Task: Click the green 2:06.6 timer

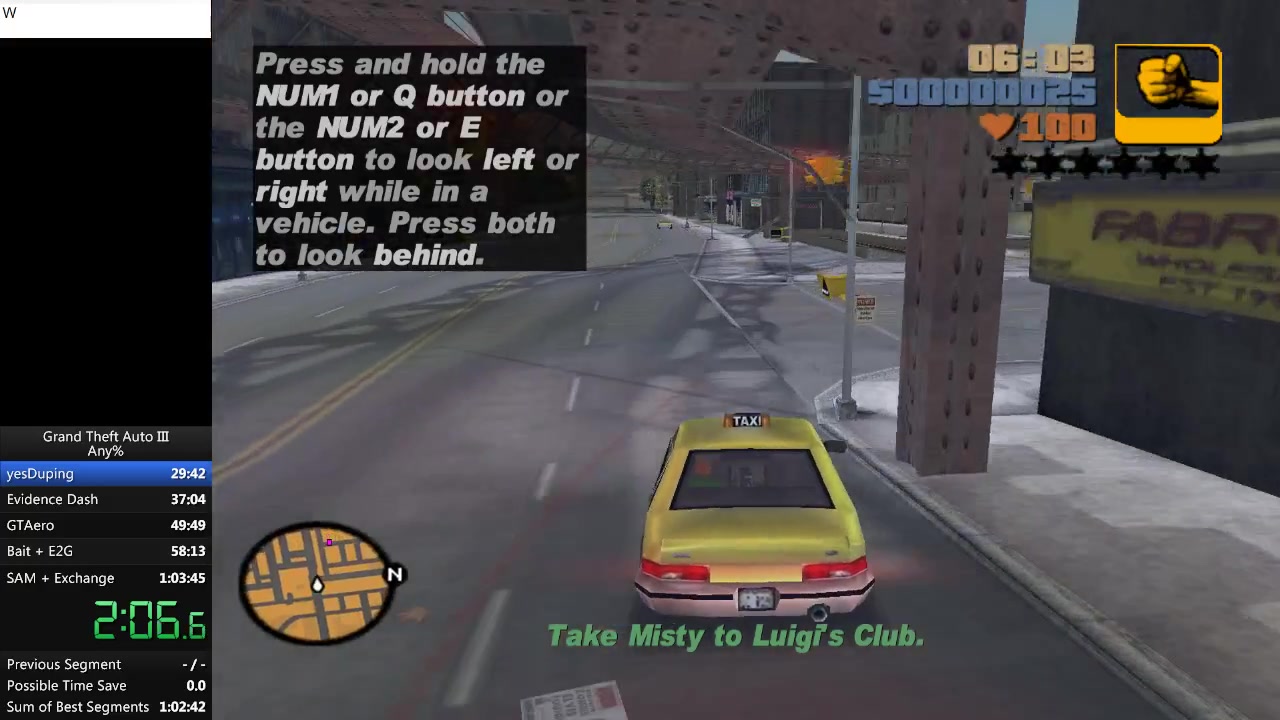Action: coord(148,622)
